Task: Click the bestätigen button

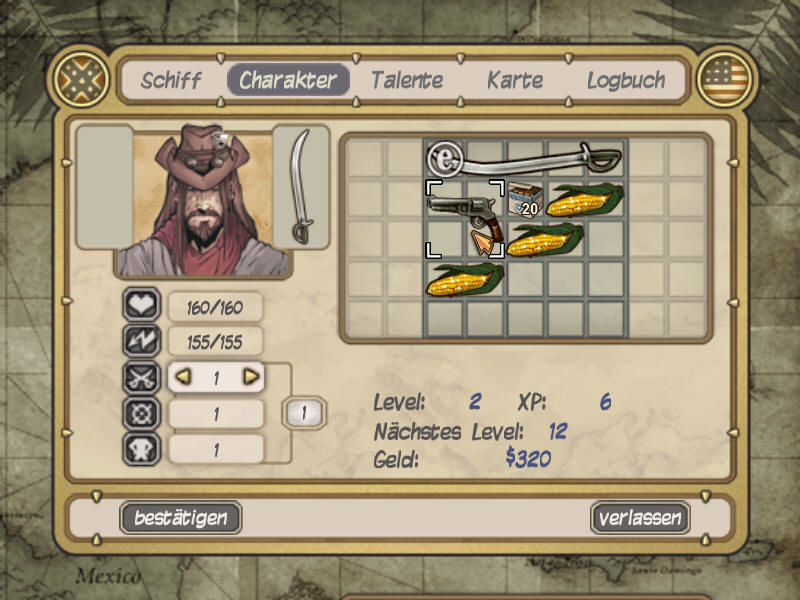Action: pos(181,518)
